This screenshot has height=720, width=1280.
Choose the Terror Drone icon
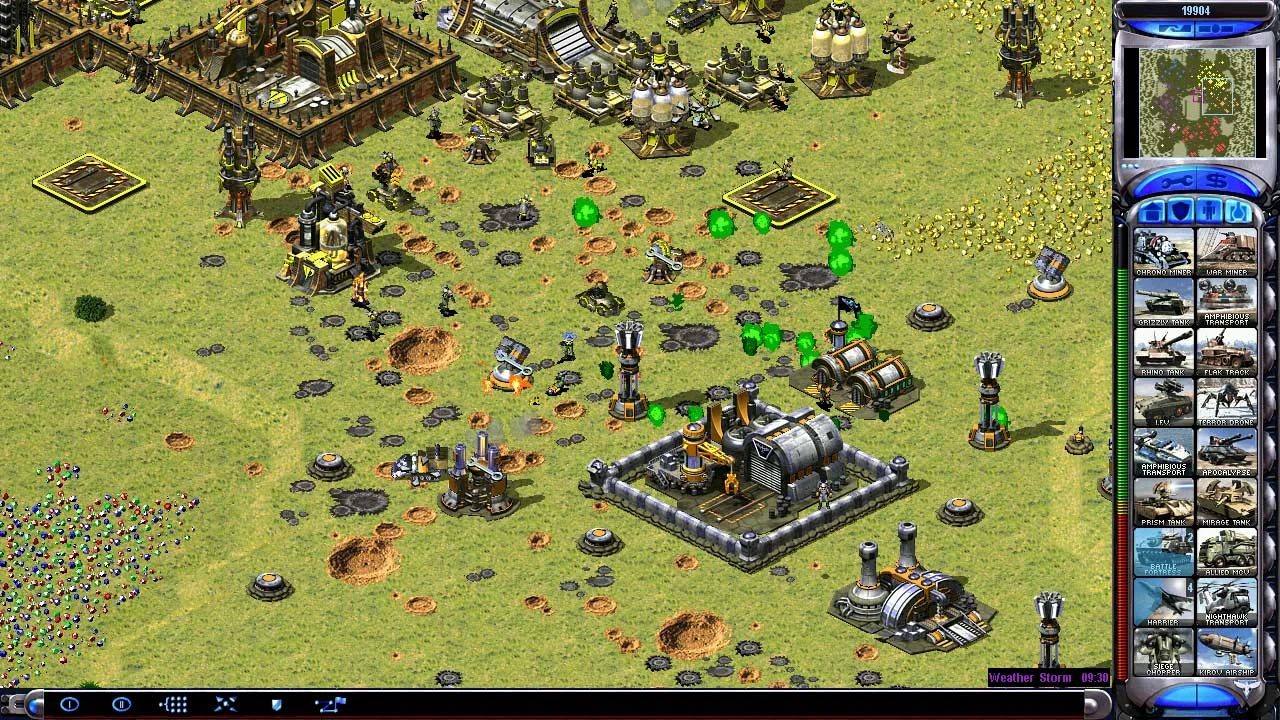coord(1227,403)
